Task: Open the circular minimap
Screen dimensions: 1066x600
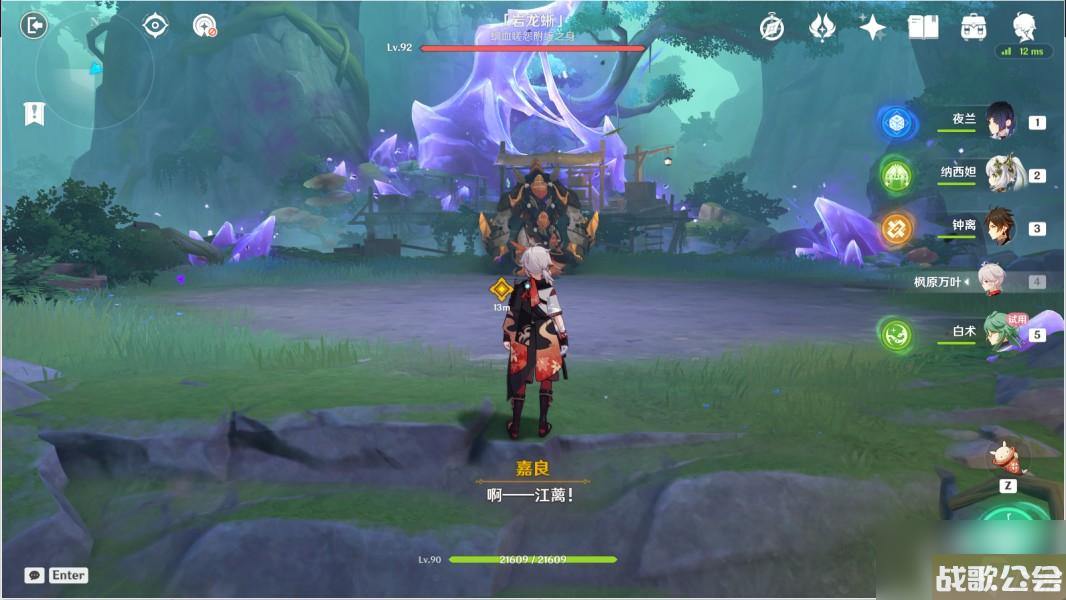Action: (95, 70)
